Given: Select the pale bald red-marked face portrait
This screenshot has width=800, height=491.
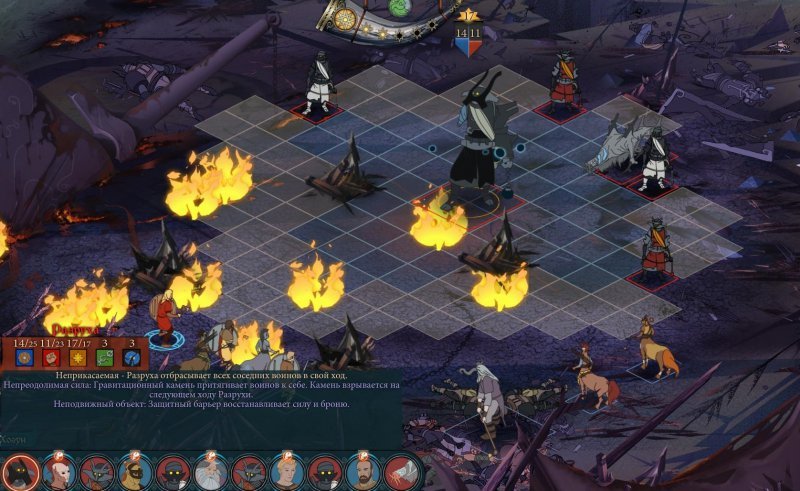Looking at the screenshot, I should tap(60, 470).
